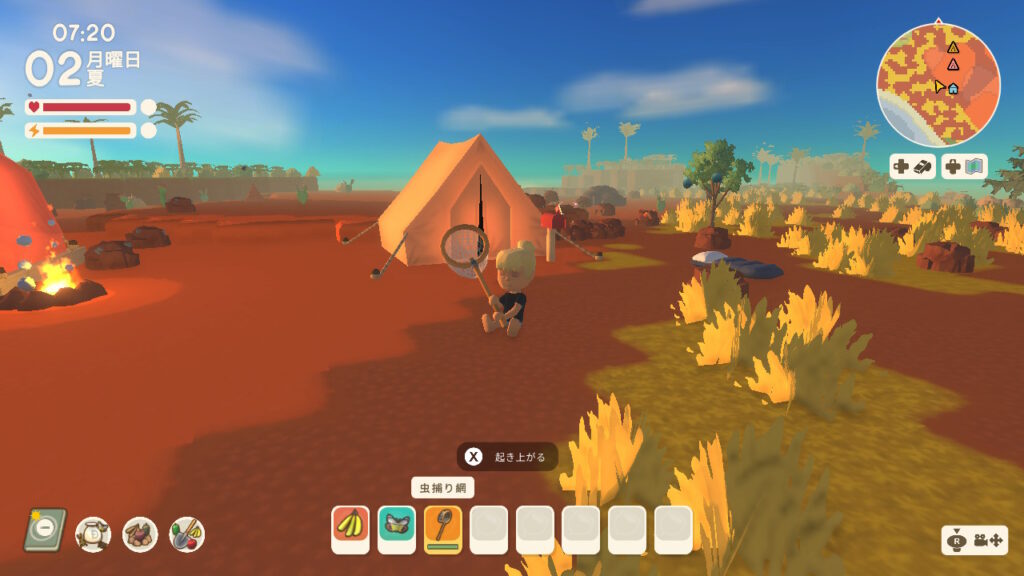This screenshot has height=576, width=1024.
Task: Click the blue house marker on minimap
Action: pyautogui.click(x=953, y=88)
